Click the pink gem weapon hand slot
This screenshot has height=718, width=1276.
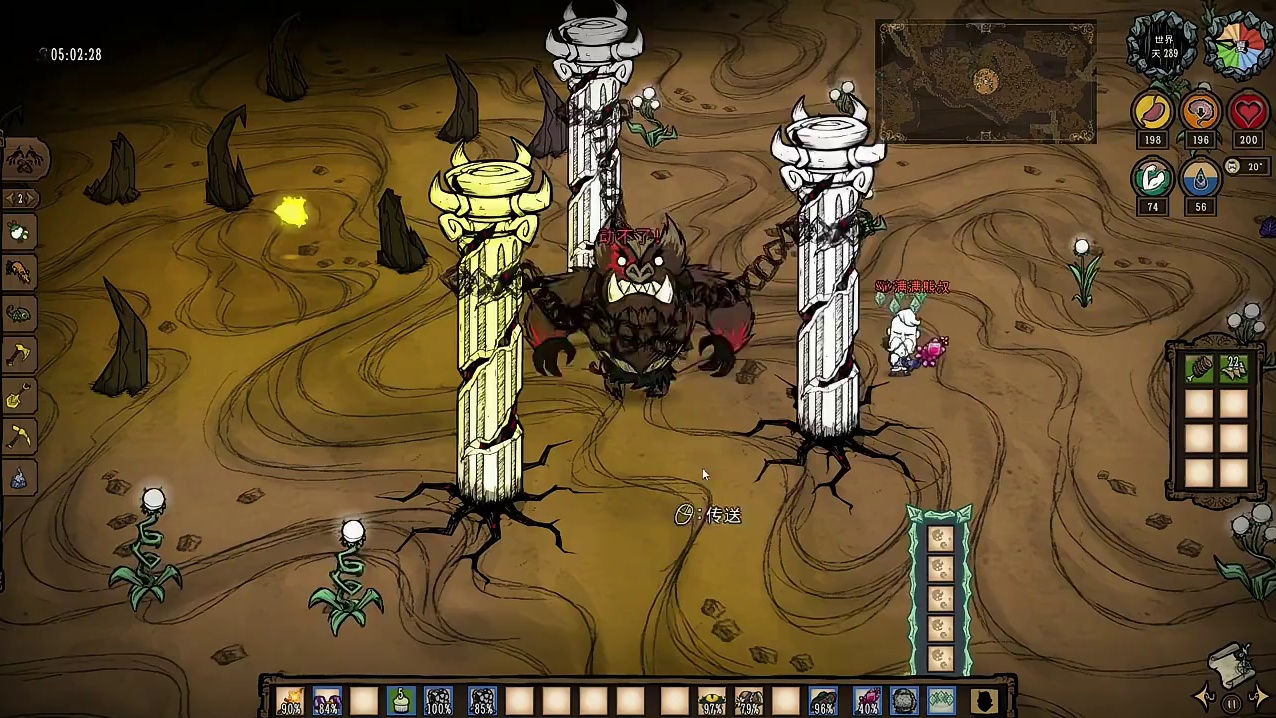[x=868, y=700]
